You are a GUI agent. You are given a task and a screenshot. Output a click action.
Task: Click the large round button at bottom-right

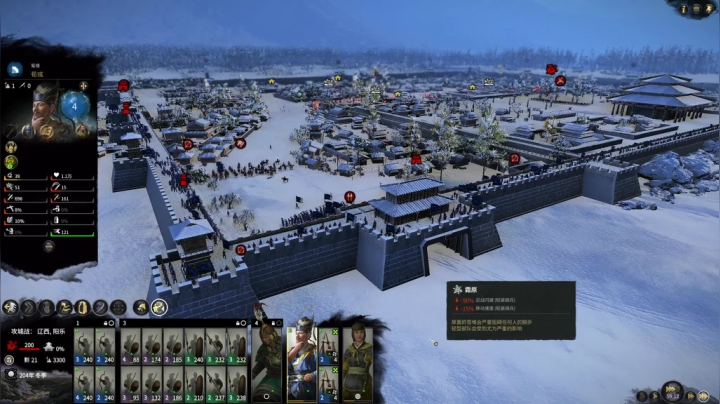(672, 389)
